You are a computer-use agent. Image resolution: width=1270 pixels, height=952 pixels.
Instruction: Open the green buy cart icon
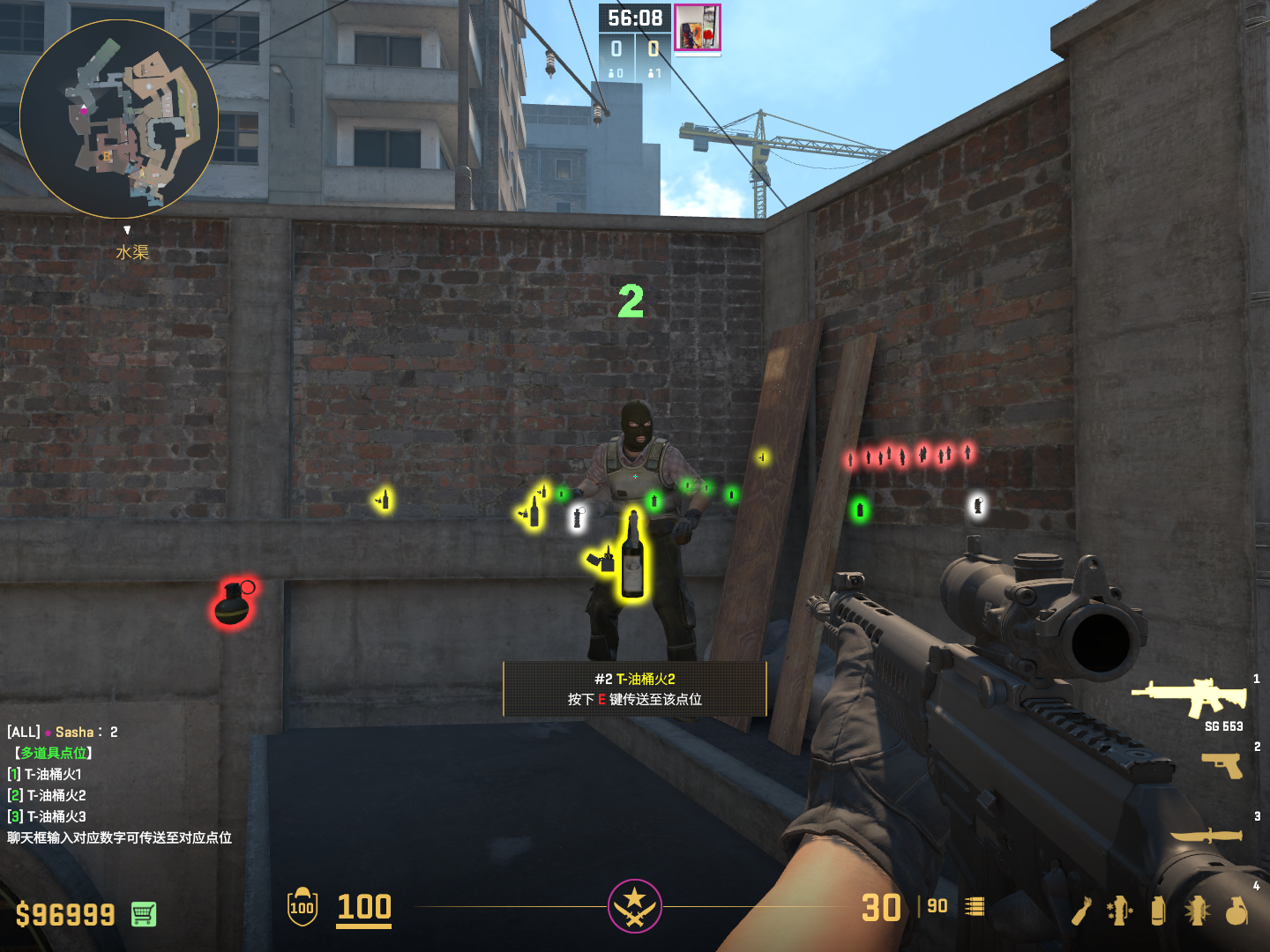click(x=144, y=914)
